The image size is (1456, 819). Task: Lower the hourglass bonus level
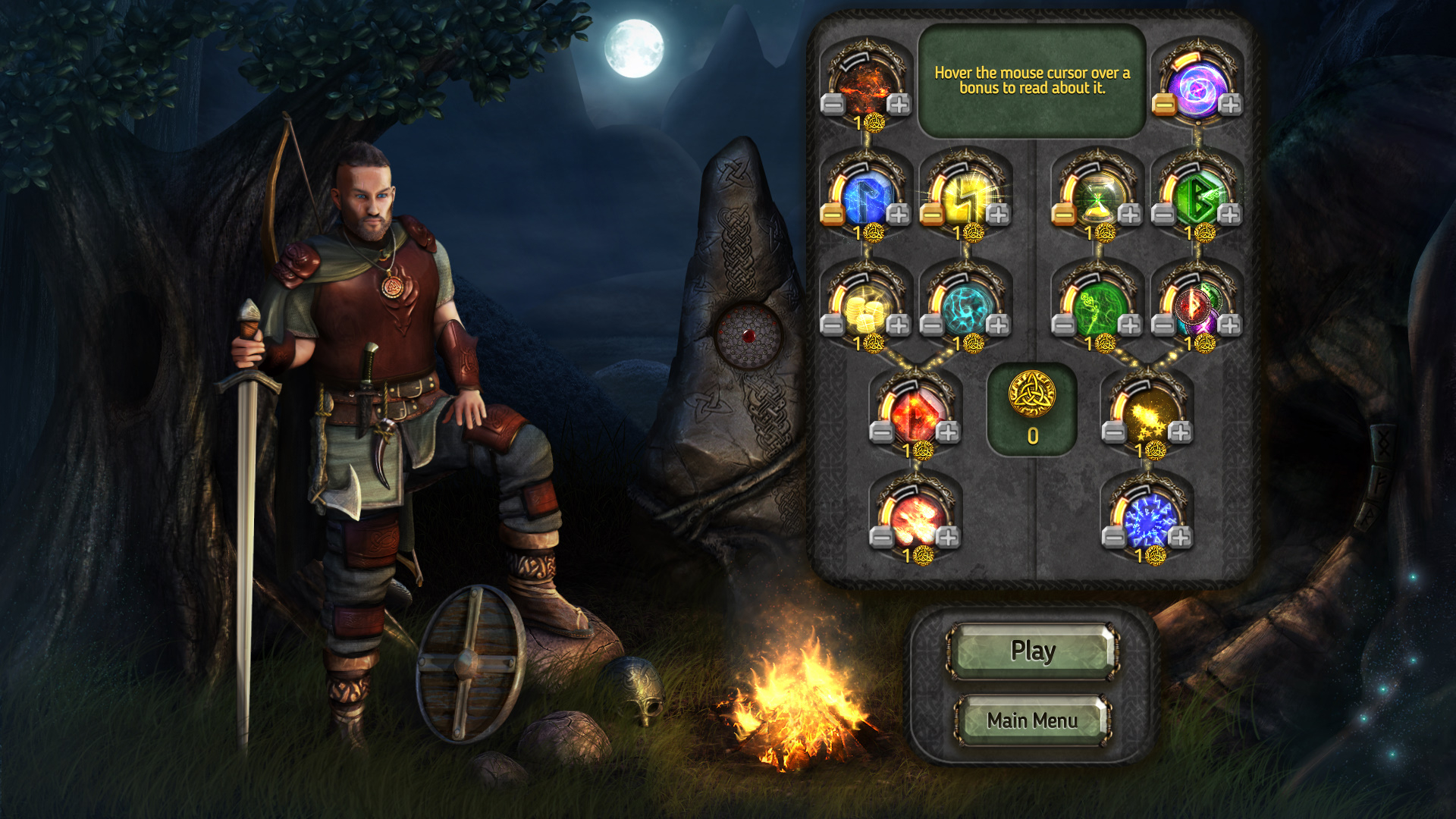(1064, 215)
